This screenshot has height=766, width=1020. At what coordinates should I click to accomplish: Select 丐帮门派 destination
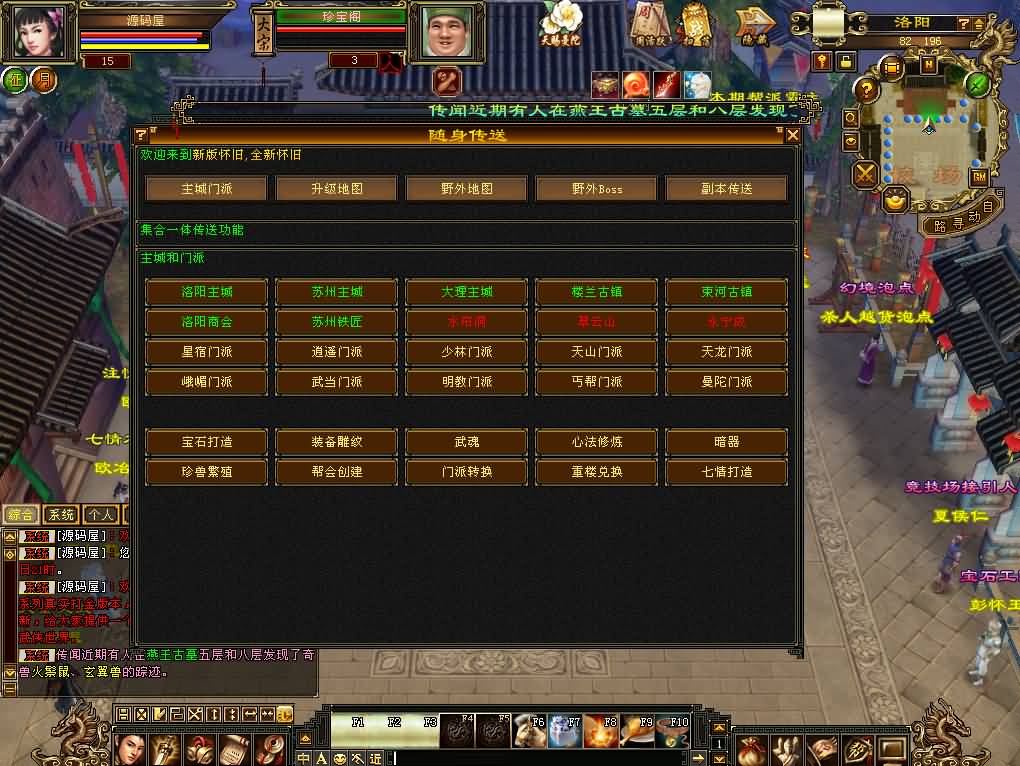click(596, 382)
